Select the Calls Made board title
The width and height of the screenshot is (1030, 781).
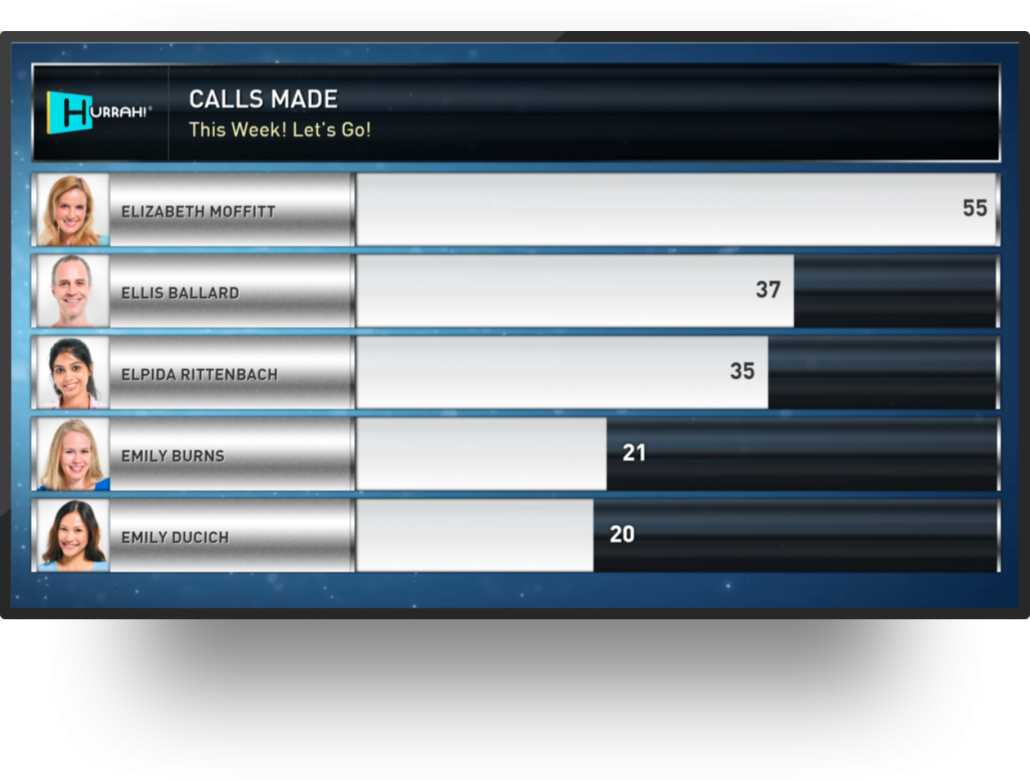point(264,99)
